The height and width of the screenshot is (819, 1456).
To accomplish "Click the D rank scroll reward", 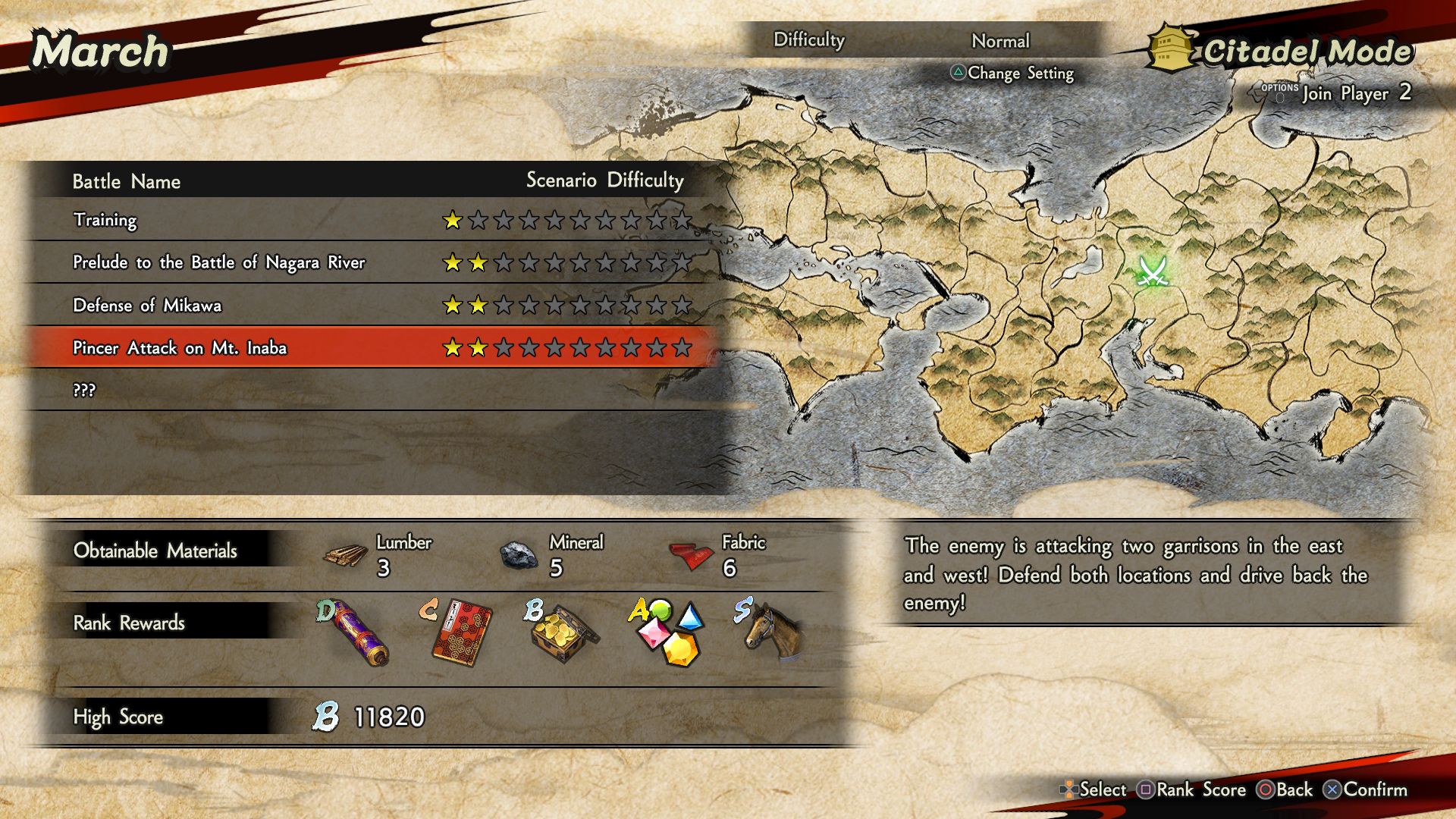I will pyautogui.click(x=355, y=632).
